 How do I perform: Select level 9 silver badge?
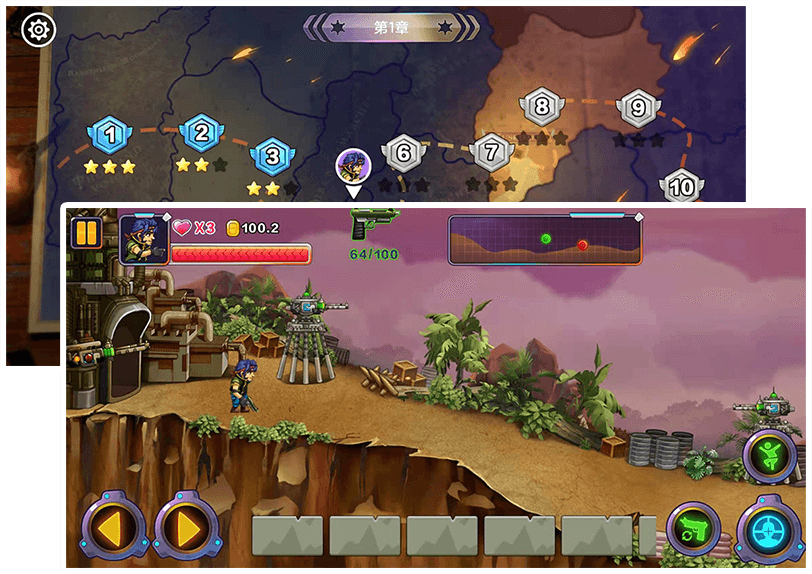point(638,108)
